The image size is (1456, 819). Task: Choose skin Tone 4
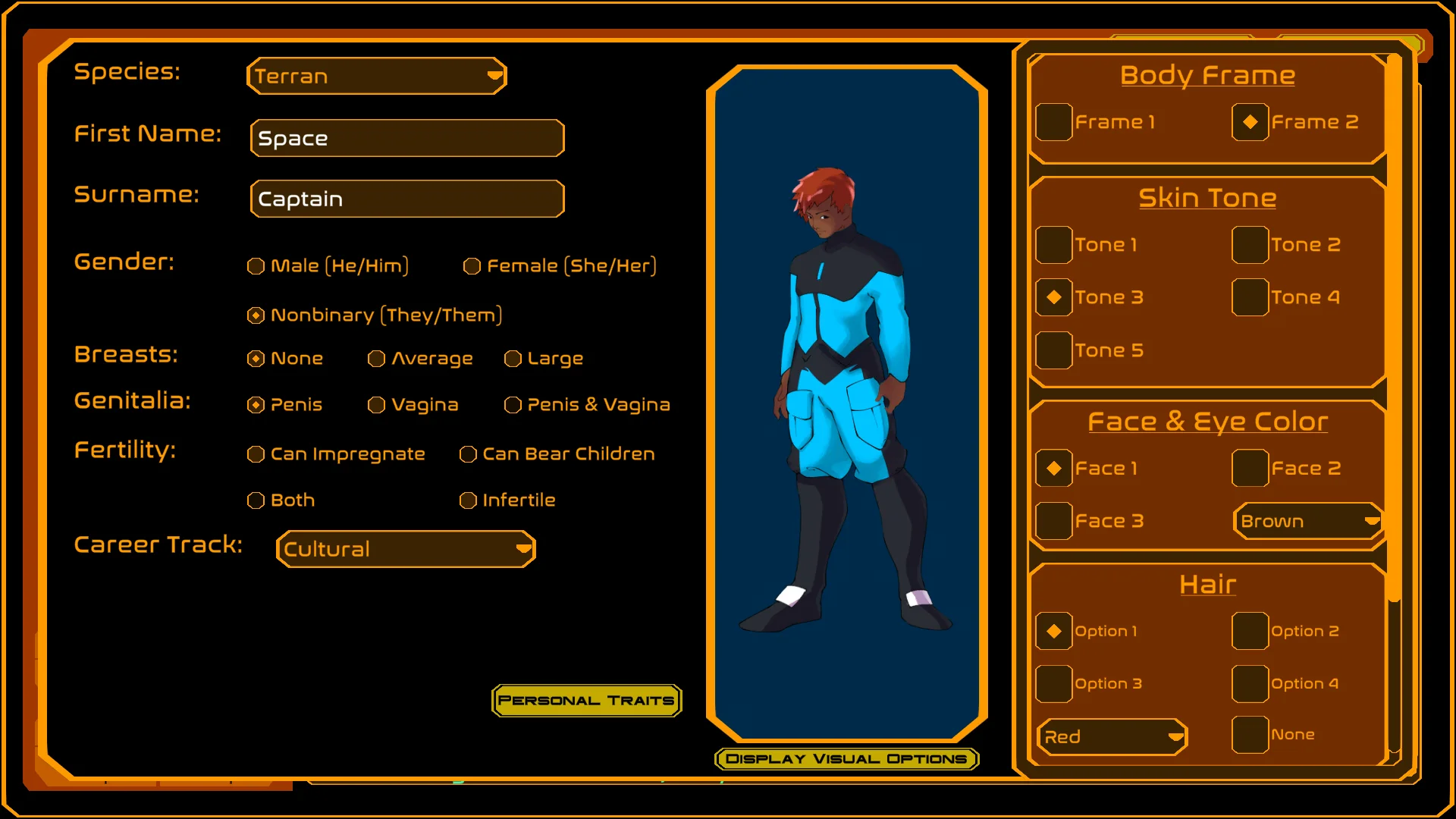[x=1250, y=297]
